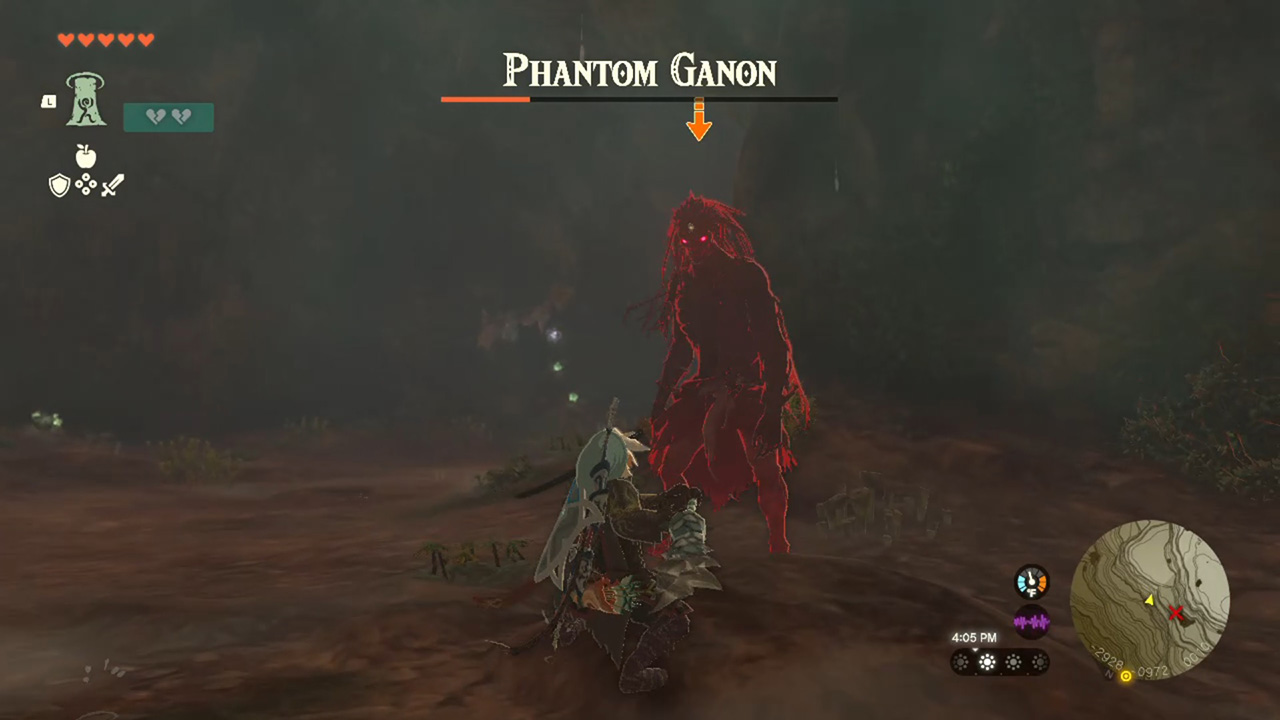Select the second weather forecast icon
Viewport: 1280px width, 720px height.
point(987,661)
